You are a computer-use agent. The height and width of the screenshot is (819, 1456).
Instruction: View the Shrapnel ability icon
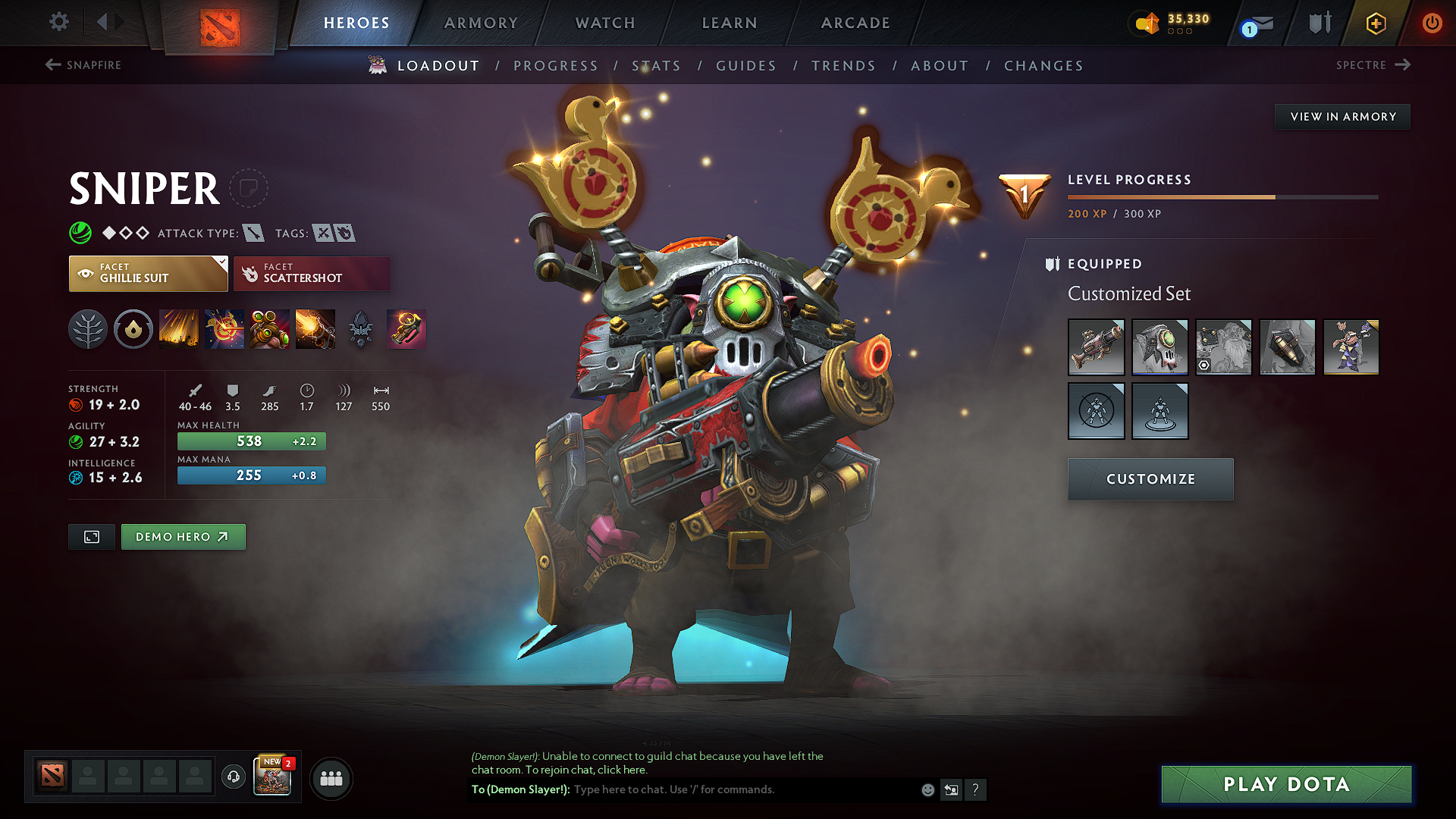pyautogui.click(x=179, y=329)
